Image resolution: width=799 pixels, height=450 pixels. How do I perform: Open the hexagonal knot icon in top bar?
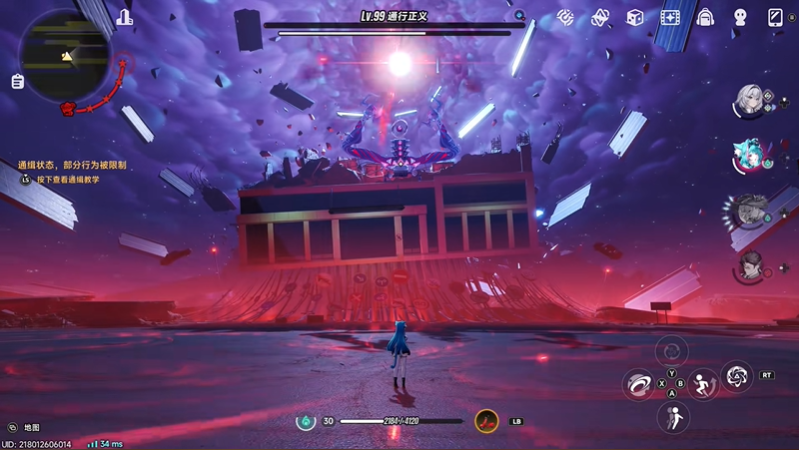(600, 18)
